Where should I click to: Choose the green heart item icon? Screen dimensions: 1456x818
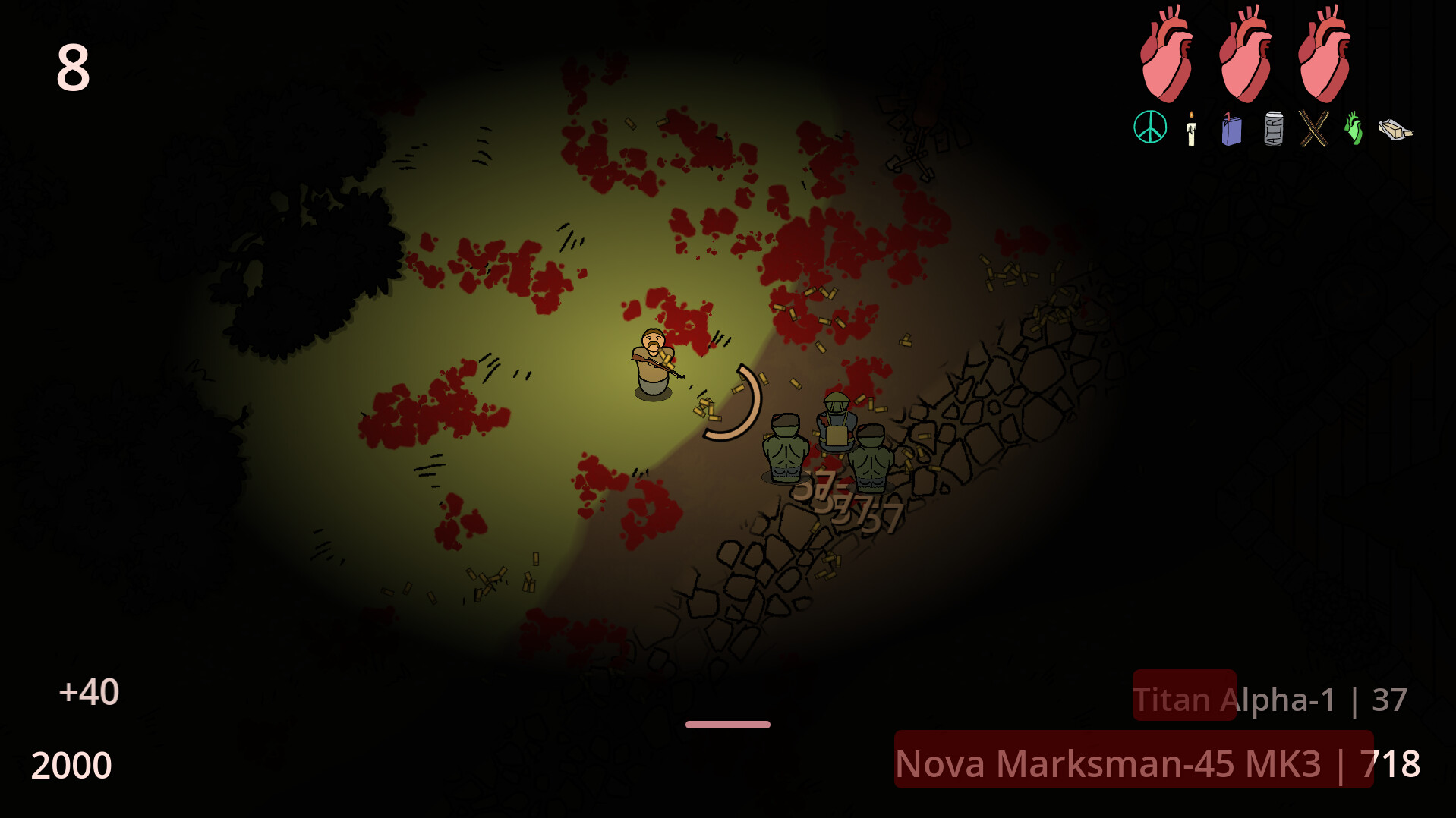click(x=1354, y=131)
